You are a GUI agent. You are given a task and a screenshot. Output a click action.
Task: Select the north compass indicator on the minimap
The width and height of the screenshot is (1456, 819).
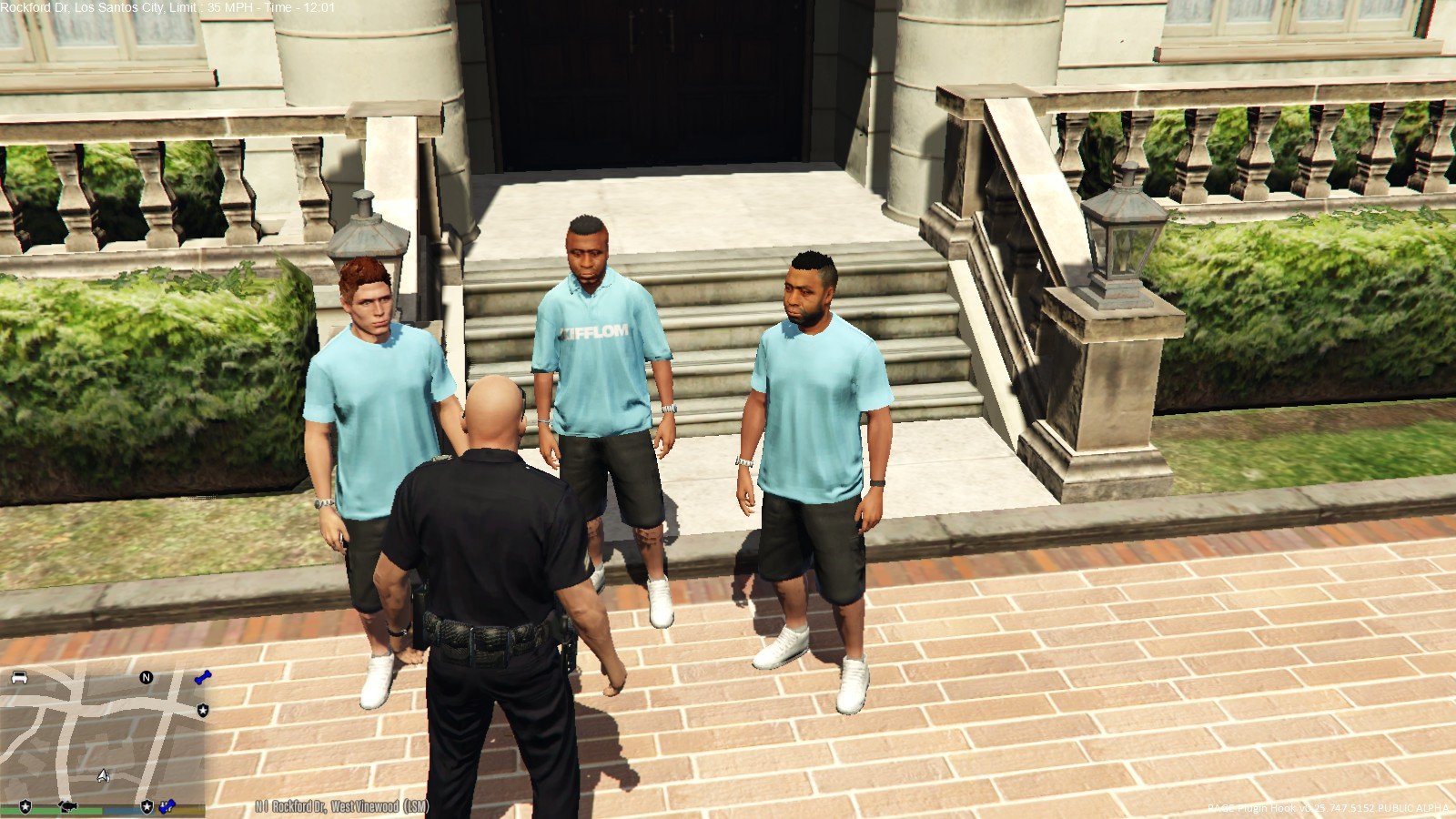tap(146, 677)
